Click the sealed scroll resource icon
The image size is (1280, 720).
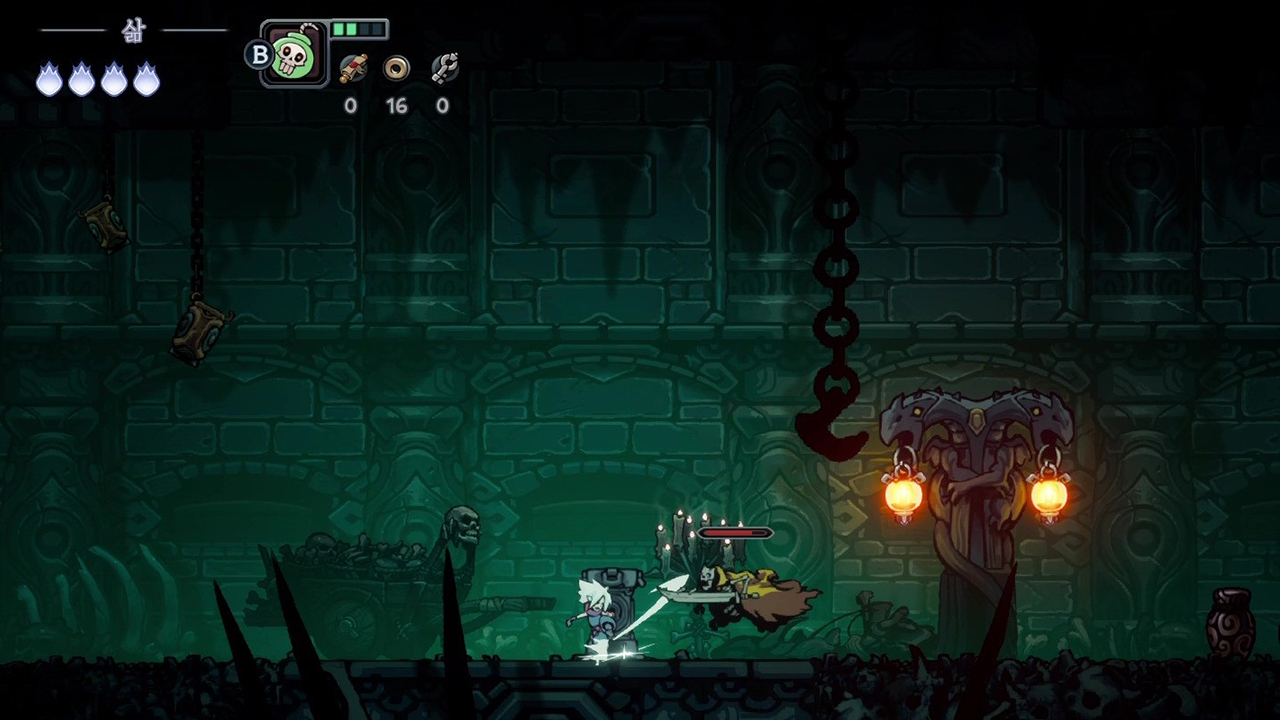pos(352,68)
